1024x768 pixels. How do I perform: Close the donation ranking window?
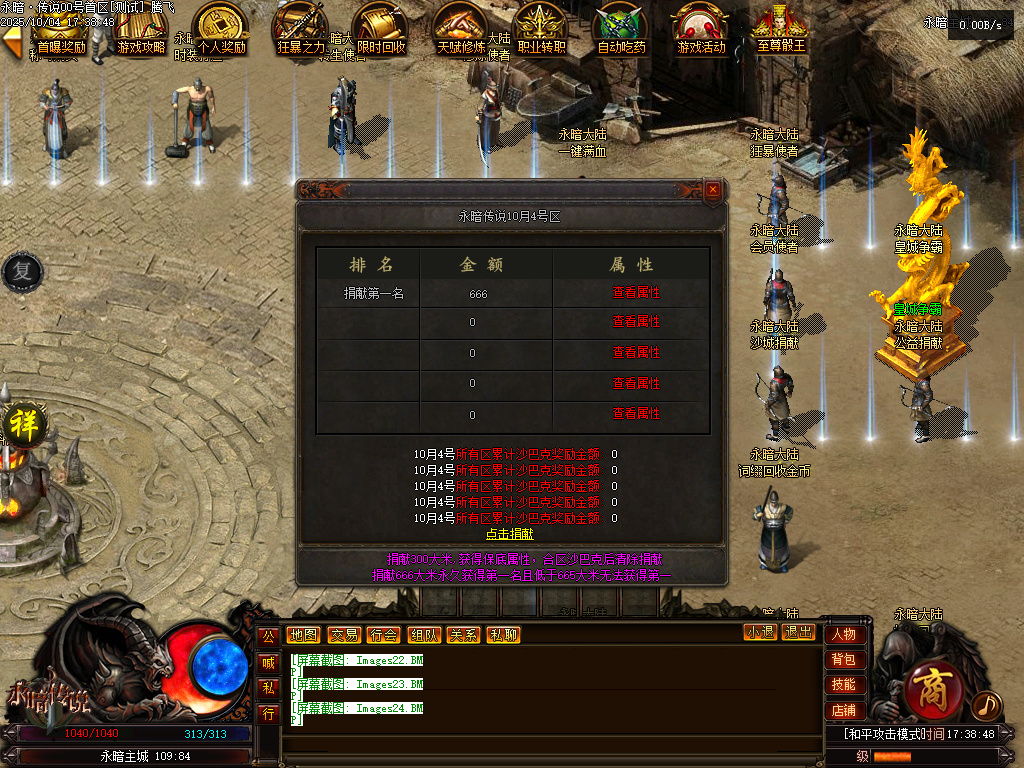[x=712, y=189]
